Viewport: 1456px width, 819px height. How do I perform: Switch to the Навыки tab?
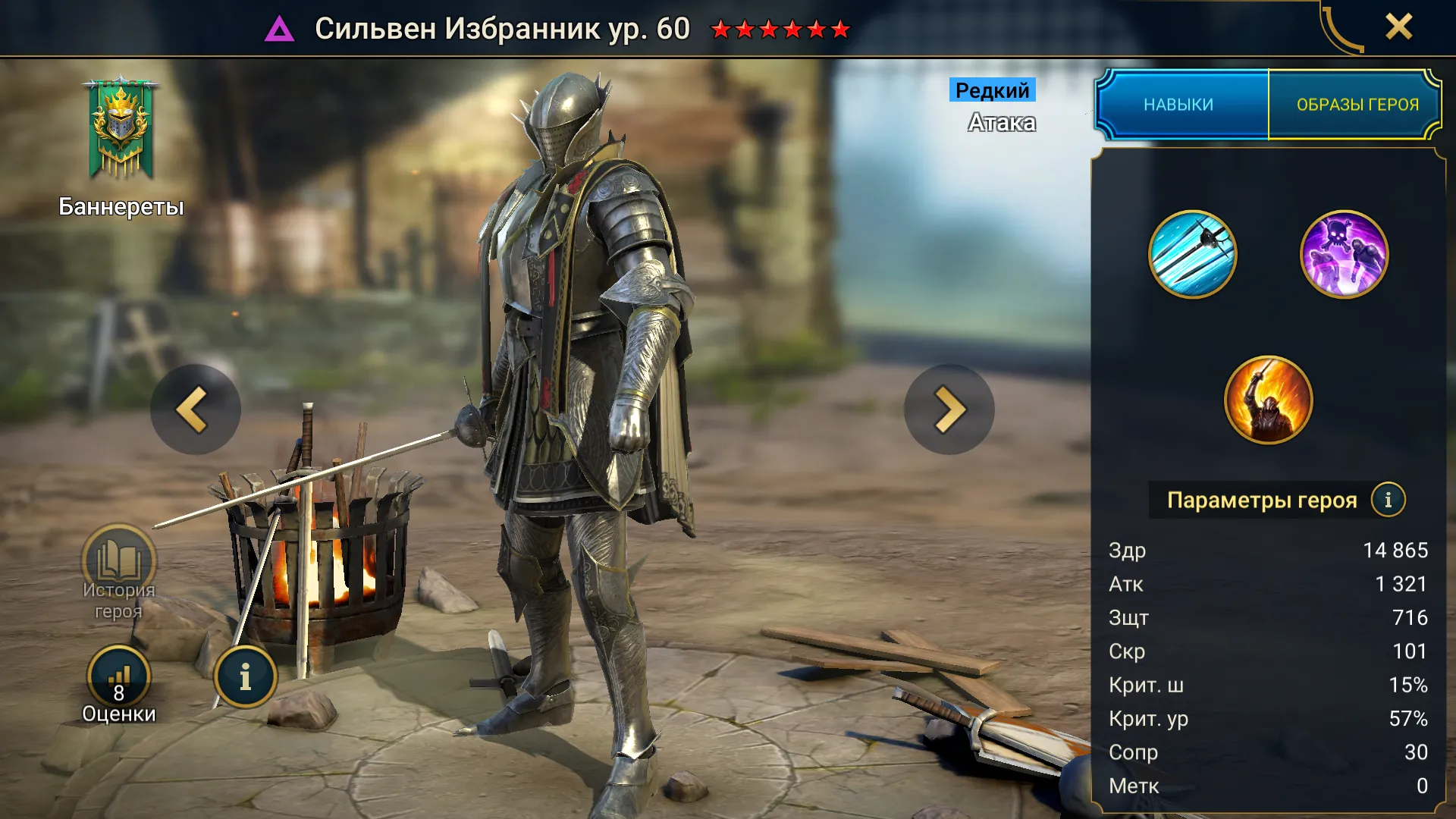point(1179,105)
